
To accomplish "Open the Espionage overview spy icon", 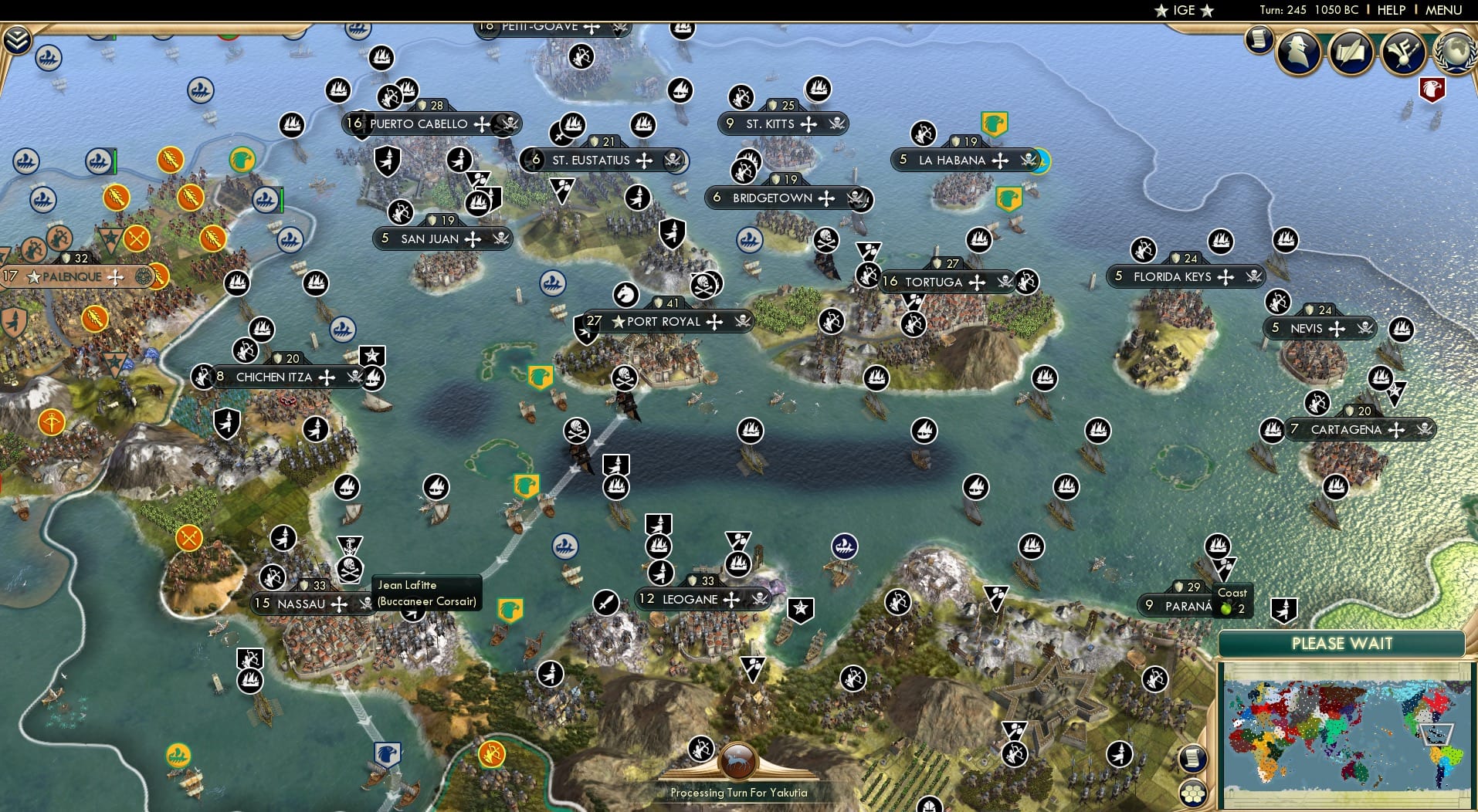I will (x=1298, y=52).
